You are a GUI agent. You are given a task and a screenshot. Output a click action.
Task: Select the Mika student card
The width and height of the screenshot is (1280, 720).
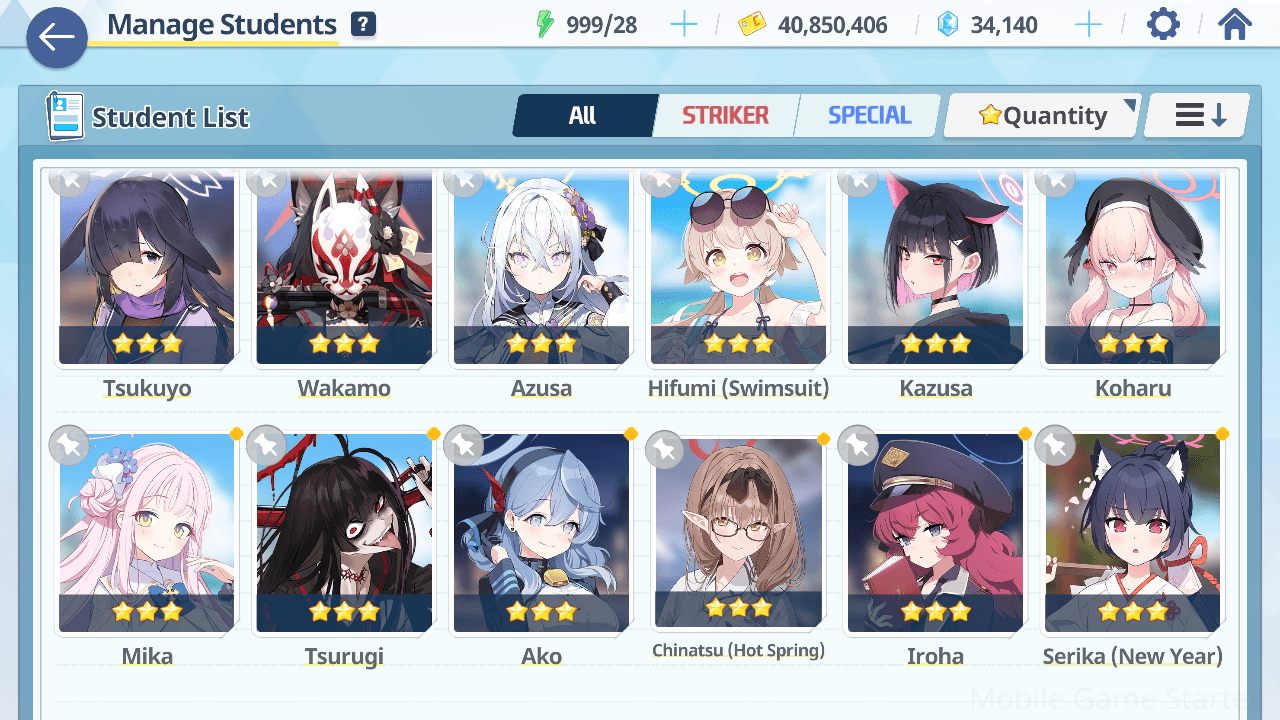click(147, 535)
